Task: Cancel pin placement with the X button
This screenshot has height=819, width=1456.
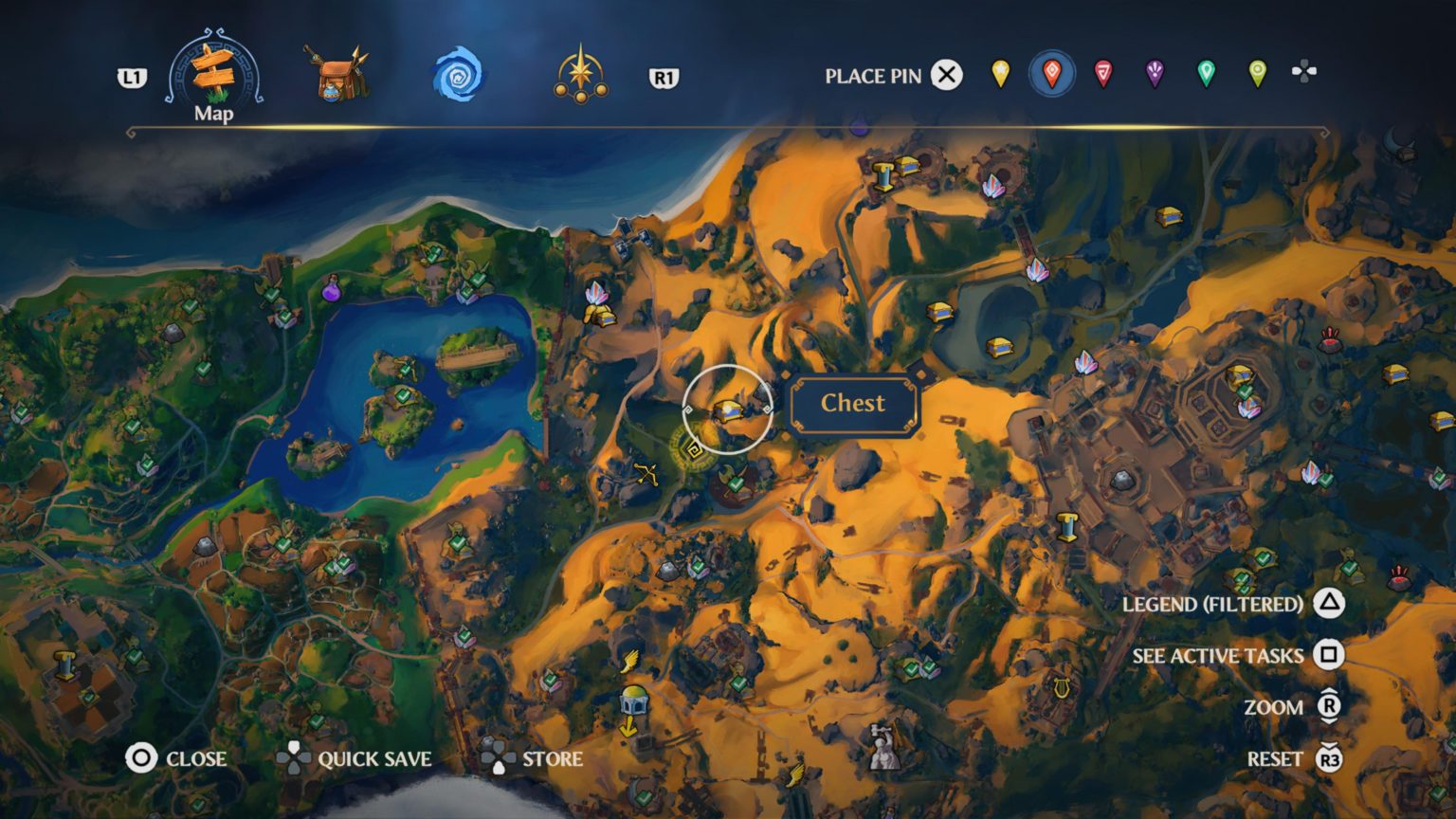Action: 945,77
